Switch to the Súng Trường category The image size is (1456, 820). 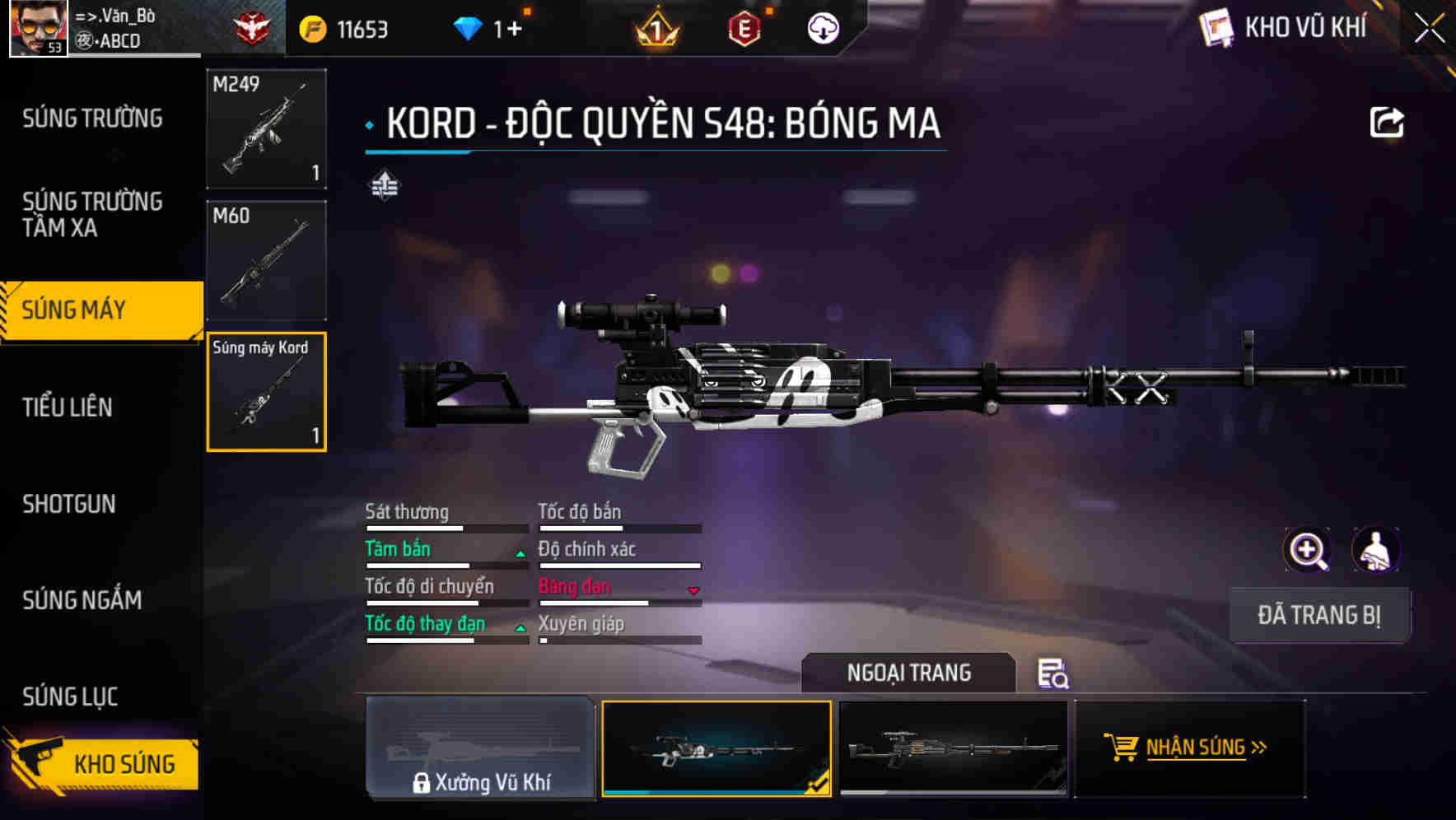(92, 119)
